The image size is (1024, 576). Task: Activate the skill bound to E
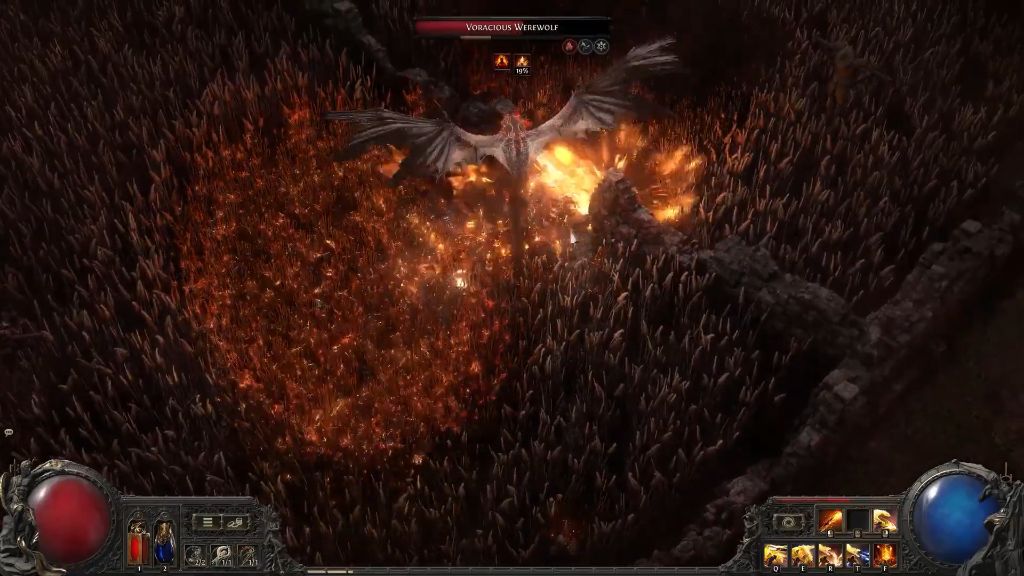click(x=803, y=554)
